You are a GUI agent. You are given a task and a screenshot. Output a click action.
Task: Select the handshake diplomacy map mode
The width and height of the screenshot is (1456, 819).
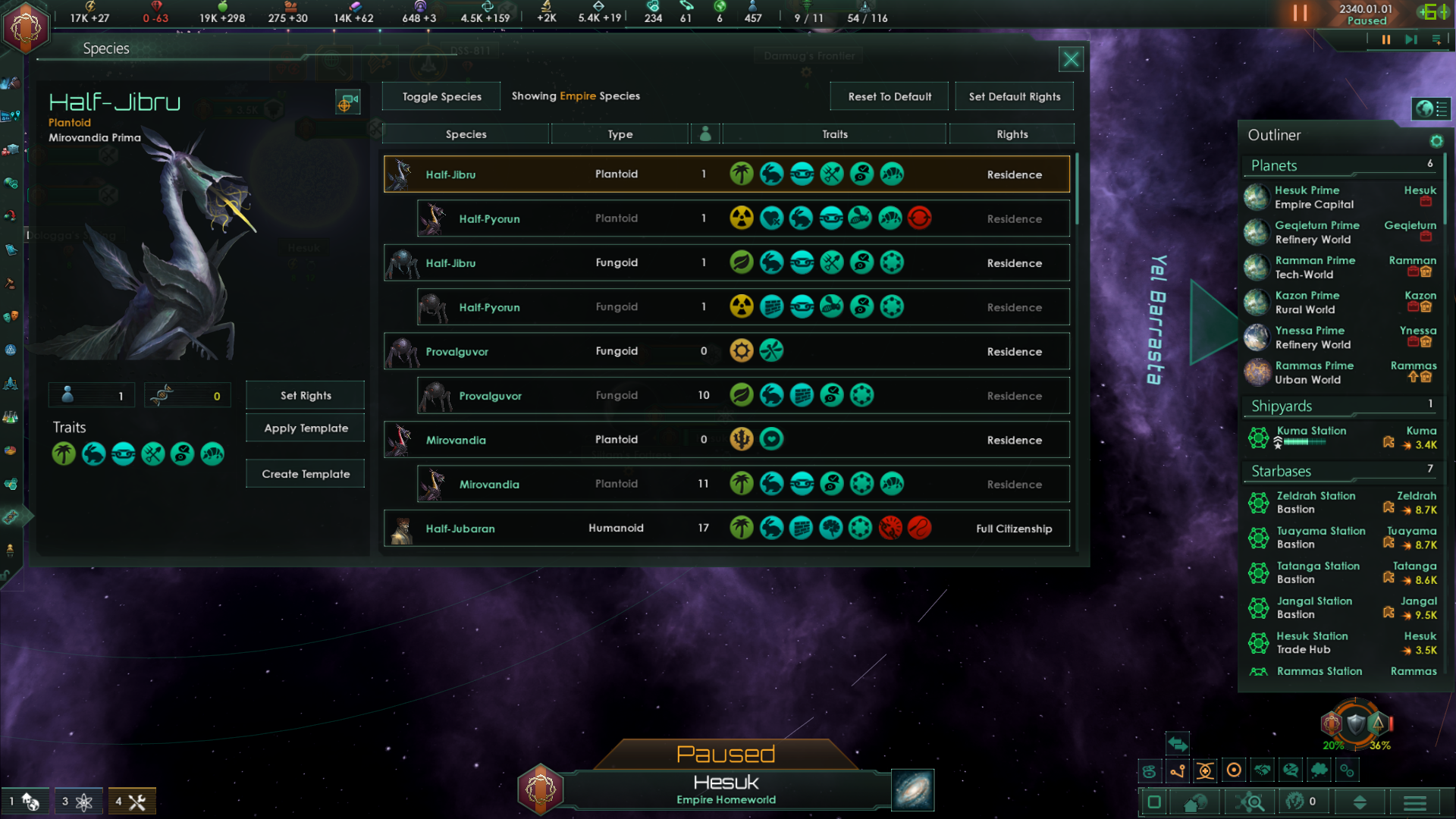1261,770
